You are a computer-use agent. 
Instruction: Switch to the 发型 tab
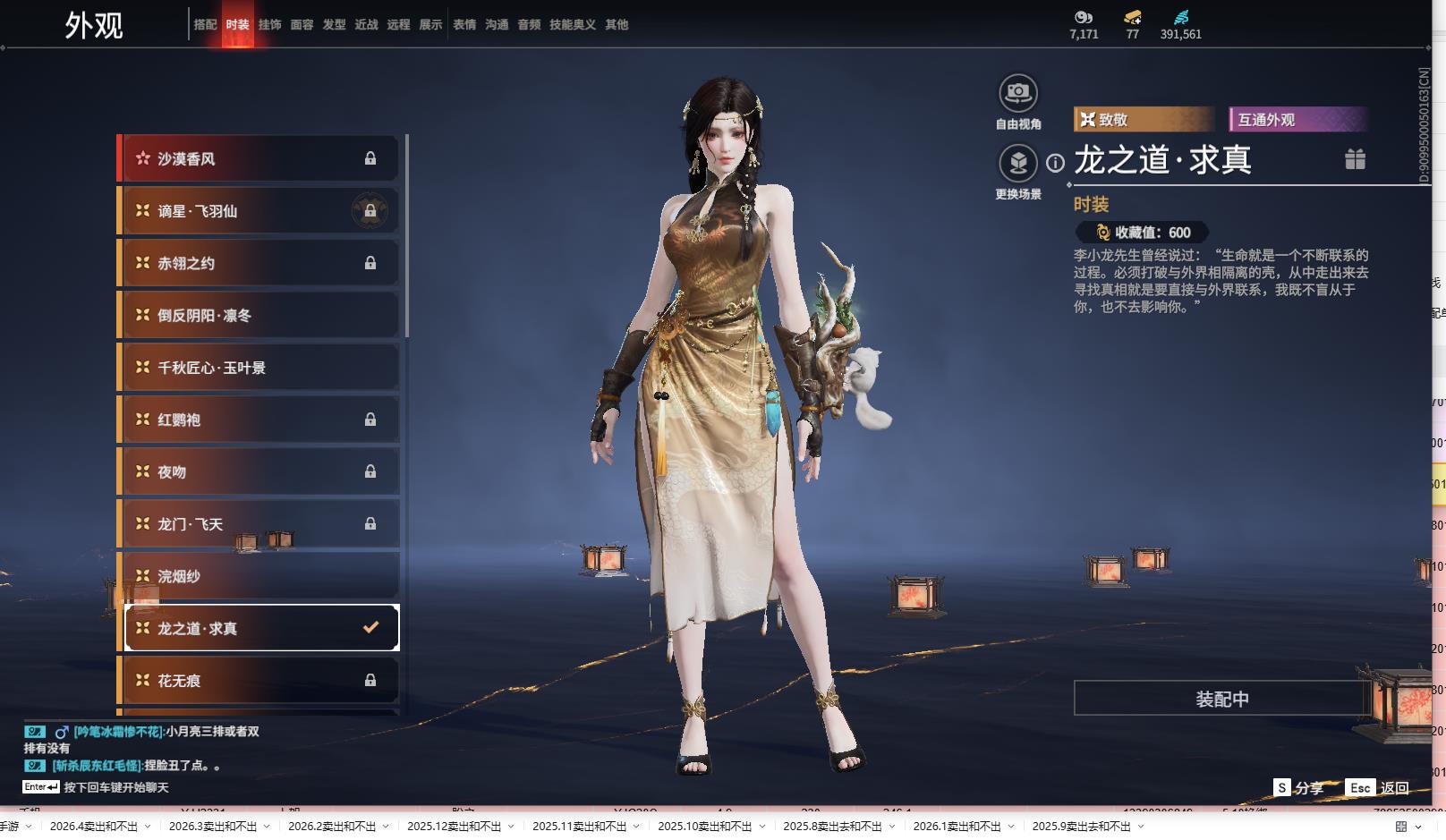pos(334,25)
